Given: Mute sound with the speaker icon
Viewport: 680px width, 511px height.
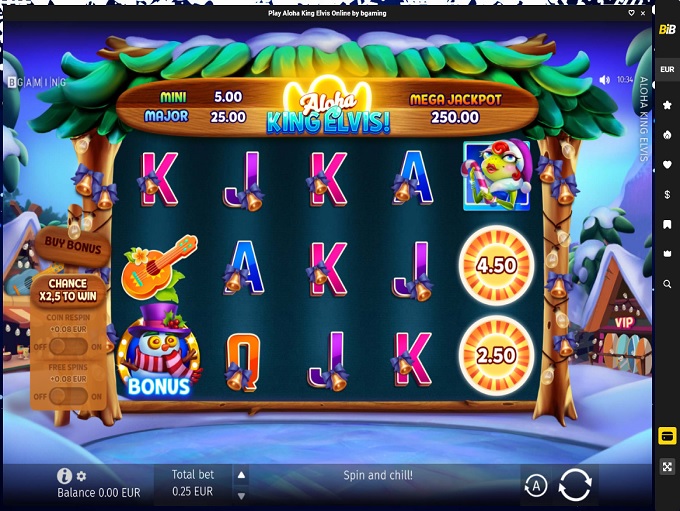Looking at the screenshot, I should pyautogui.click(x=604, y=79).
